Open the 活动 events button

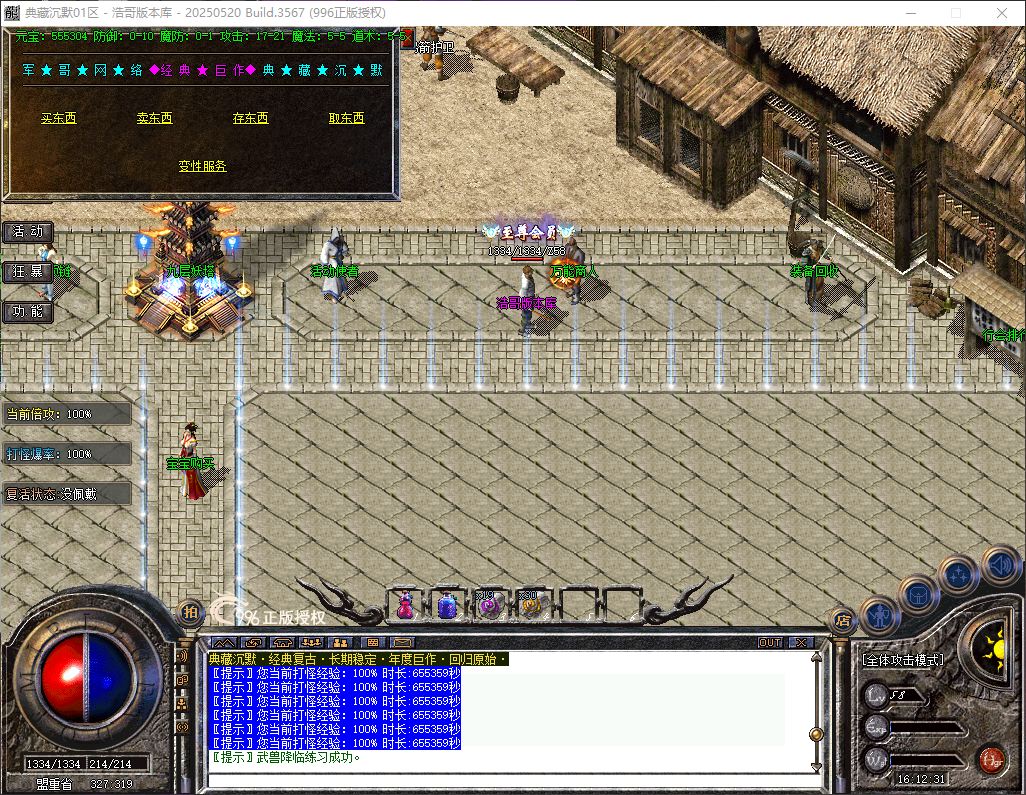[28, 232]
